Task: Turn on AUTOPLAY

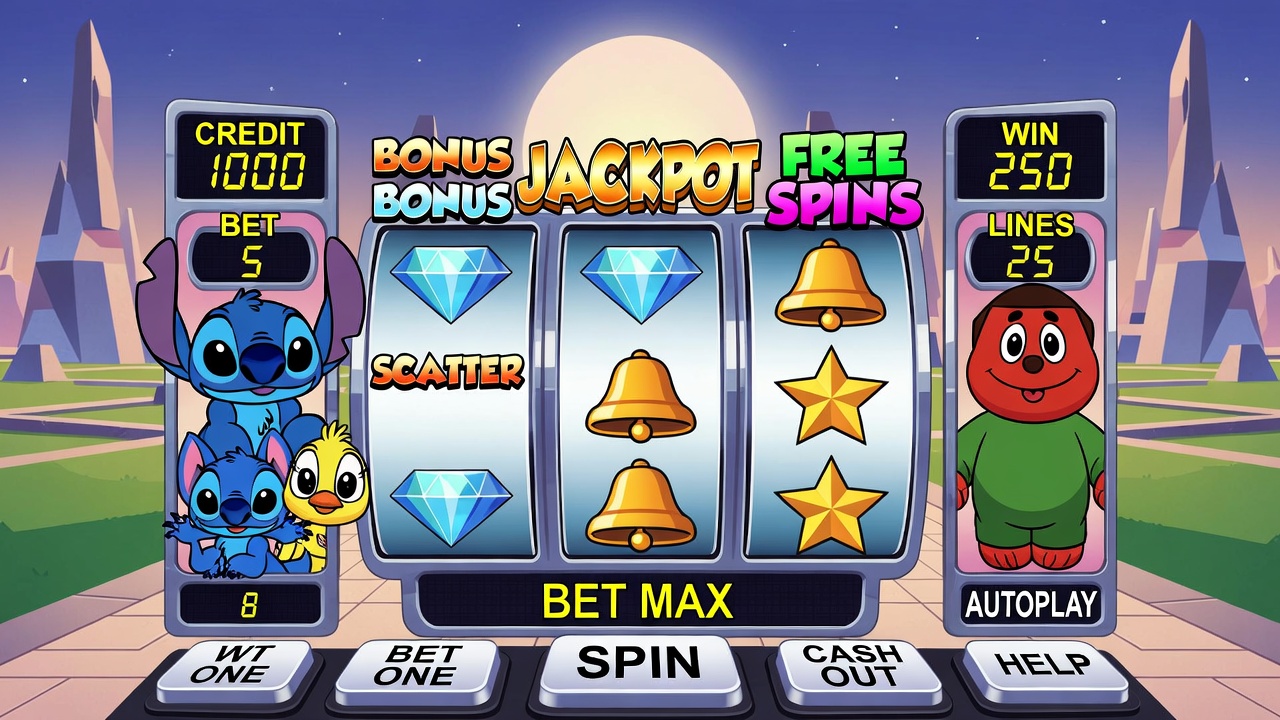Action: [x=1030, y=604]
